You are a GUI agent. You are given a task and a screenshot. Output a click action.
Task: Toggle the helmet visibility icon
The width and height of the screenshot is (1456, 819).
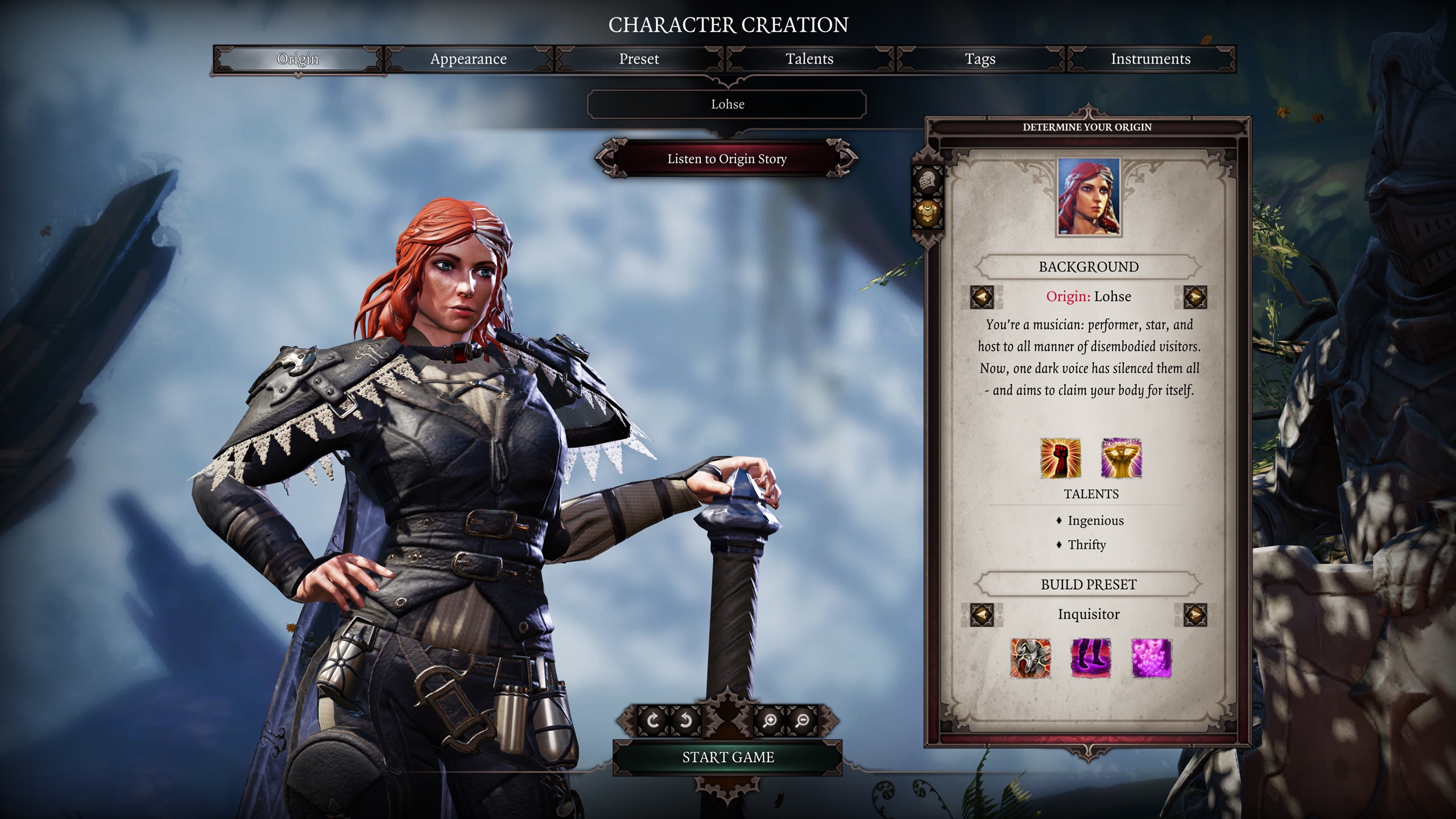coord(928,181)
